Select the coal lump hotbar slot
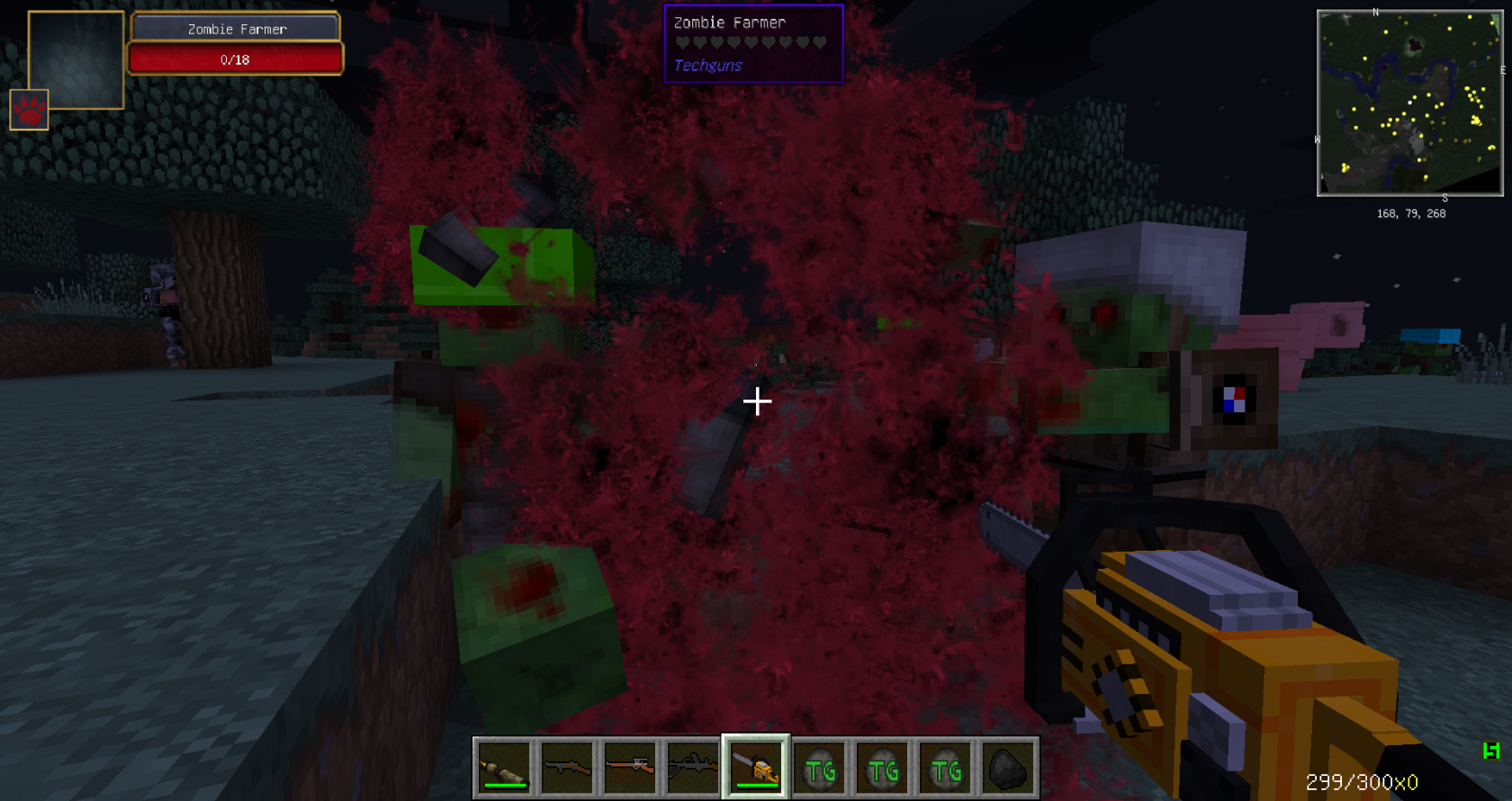Image resolution: width=1512 pixels, height=801 pixels. click(x=1008, y=768)
